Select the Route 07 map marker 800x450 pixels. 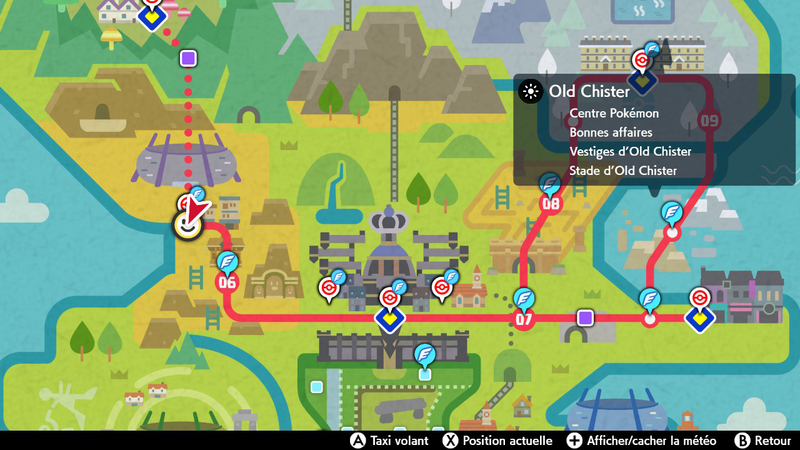[x=523, y=320]
